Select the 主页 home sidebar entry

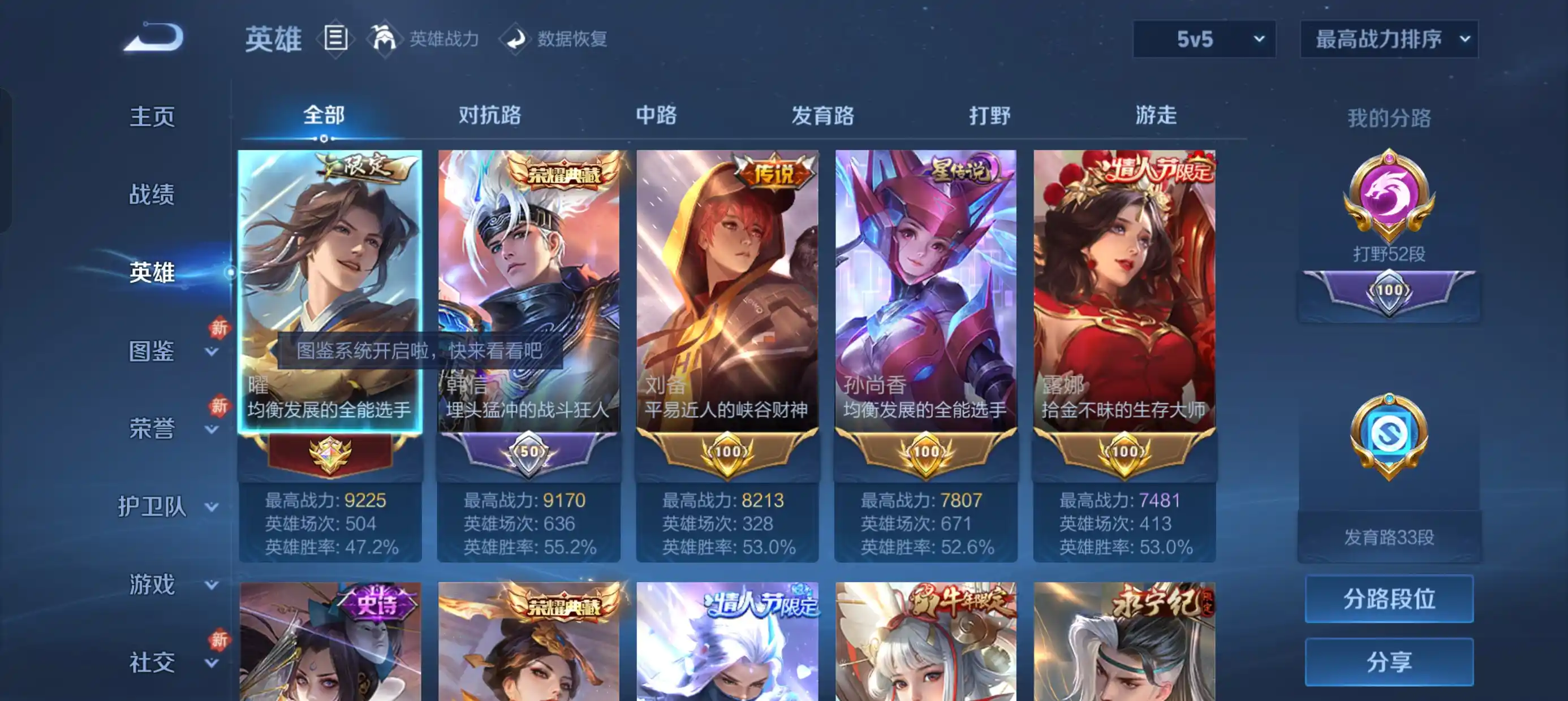click(153, 117)
